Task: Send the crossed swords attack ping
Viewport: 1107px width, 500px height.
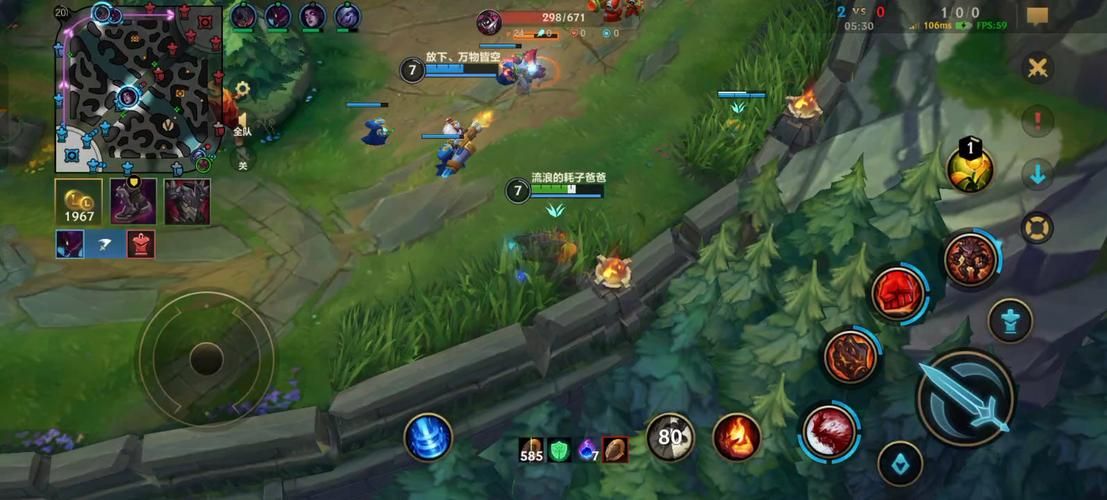Action: coord(1038,68)
